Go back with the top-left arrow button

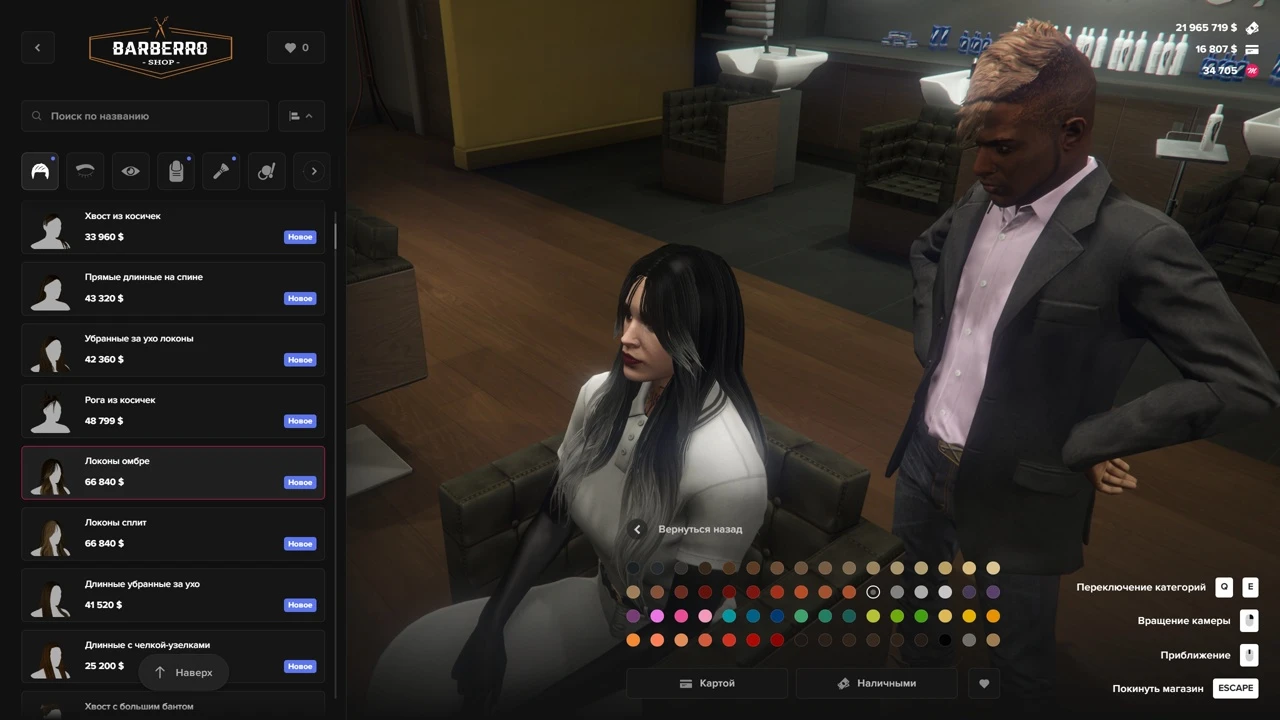coord(38,48)
